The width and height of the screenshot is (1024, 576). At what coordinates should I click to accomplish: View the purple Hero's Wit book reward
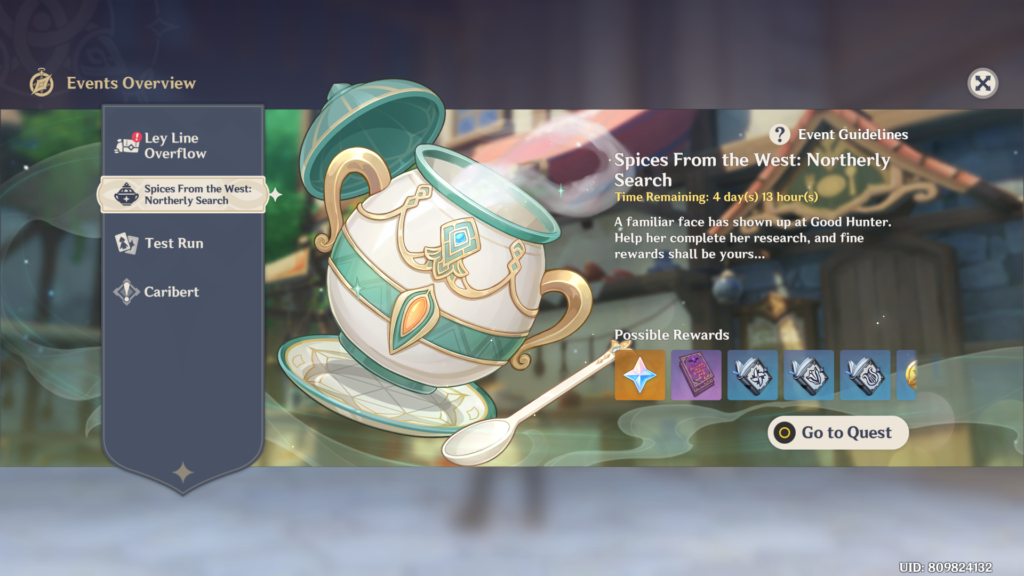[696, 375]
